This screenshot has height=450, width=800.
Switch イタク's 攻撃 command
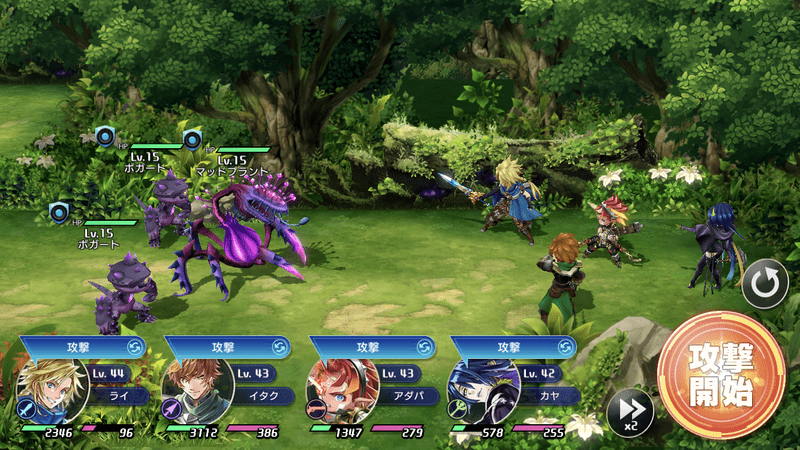(x=280, y=347)
